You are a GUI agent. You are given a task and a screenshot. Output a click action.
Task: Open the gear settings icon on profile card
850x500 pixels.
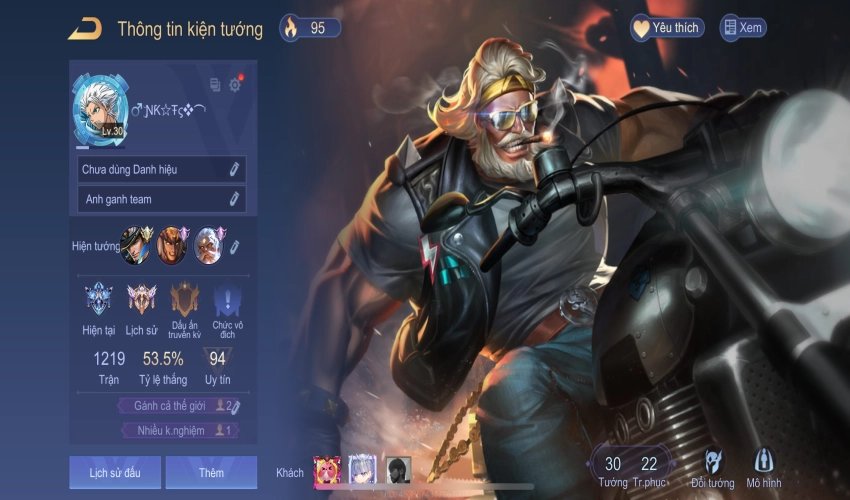point(235,85)
